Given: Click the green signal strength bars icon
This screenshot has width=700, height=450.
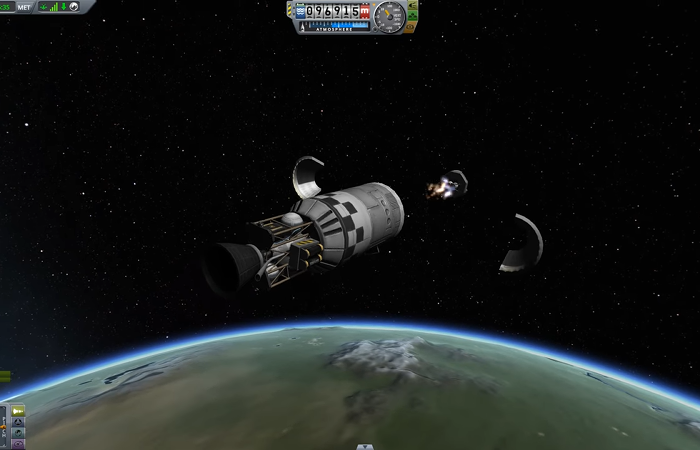Looking at the screenshot, I should [56, 7].
